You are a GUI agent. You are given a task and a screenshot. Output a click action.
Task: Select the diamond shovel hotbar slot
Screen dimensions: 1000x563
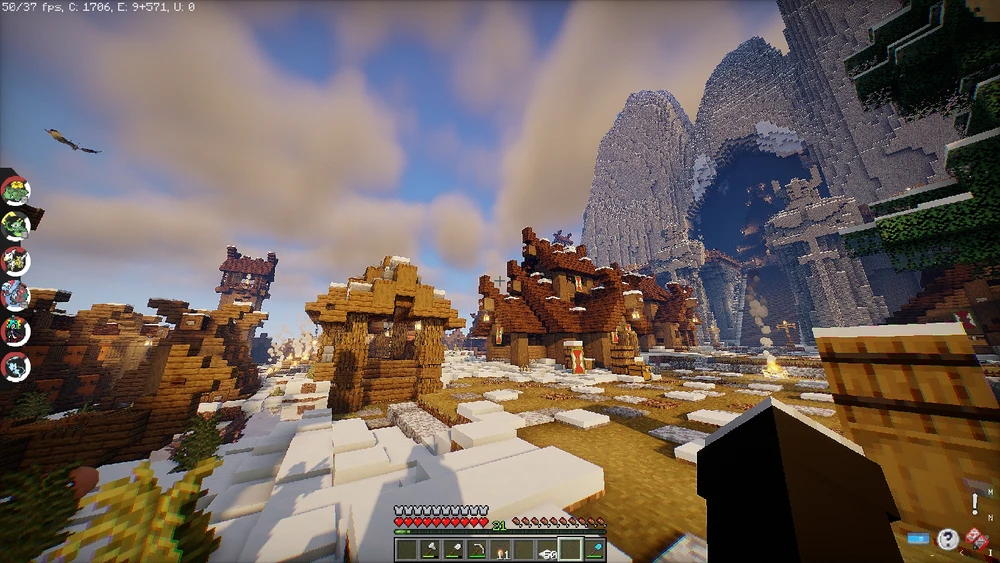click(x=595, y=549)
